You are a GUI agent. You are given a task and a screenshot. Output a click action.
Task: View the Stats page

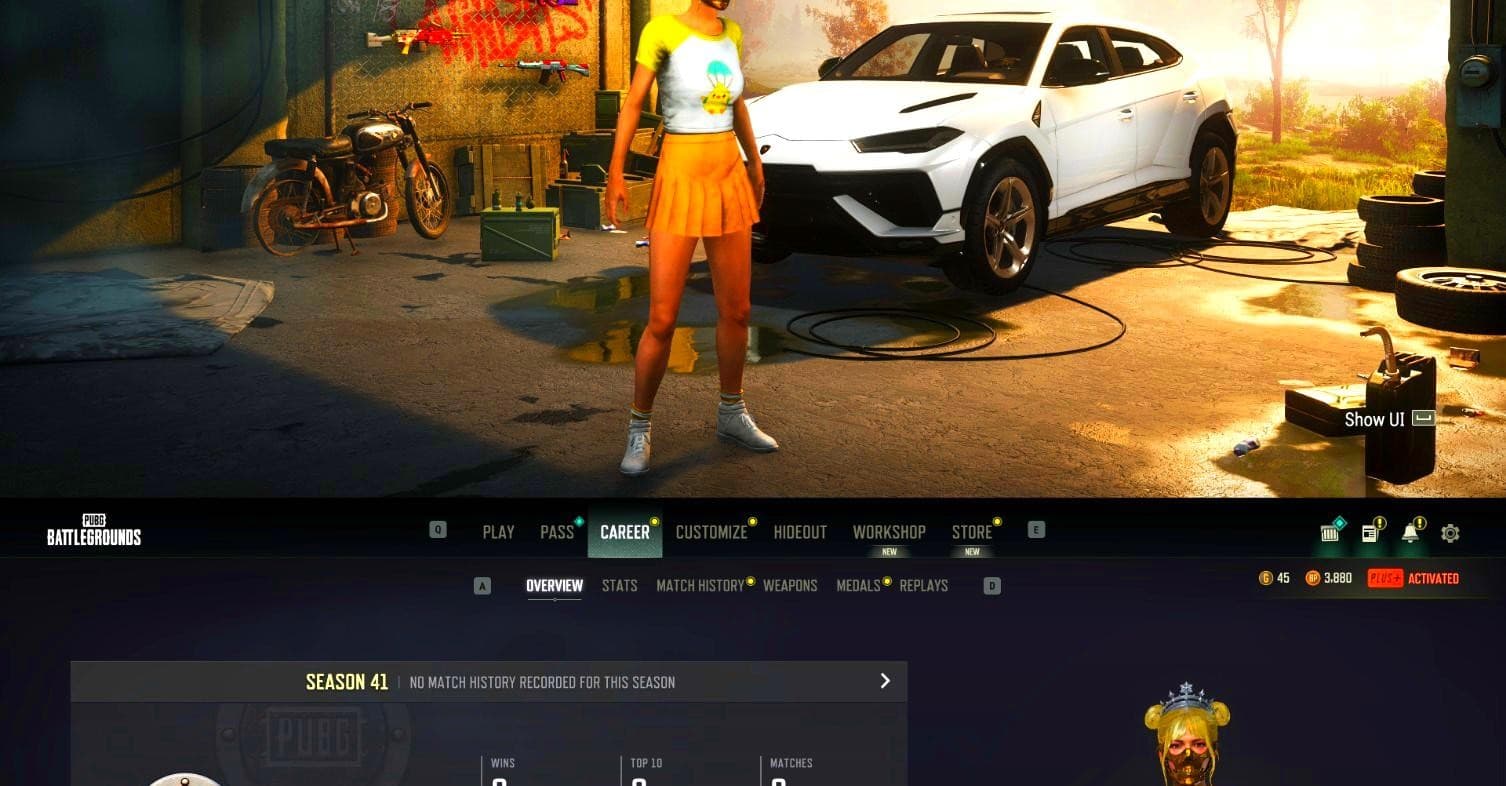[620, 585]
